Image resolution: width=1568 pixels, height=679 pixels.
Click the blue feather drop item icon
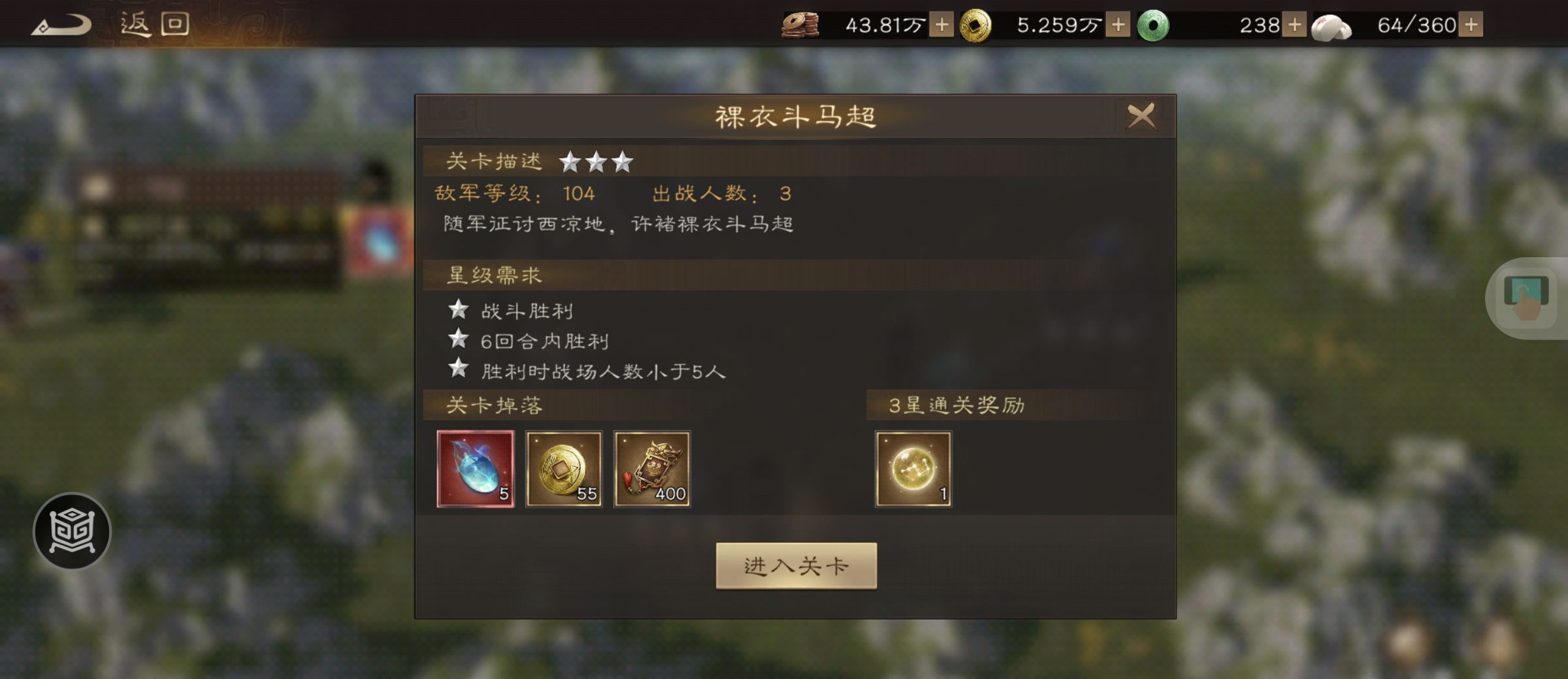[476, 469]
